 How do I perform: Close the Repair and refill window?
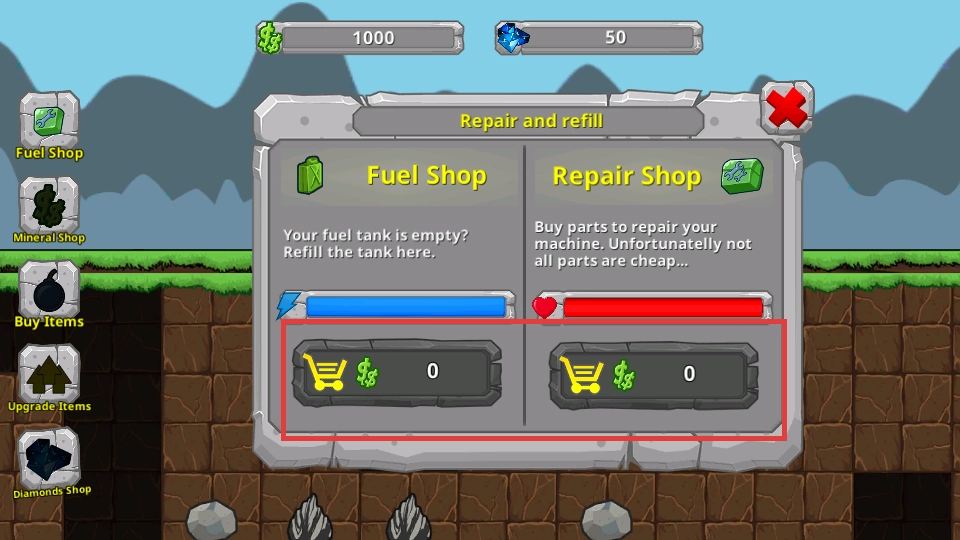click(x=787, y=108)
